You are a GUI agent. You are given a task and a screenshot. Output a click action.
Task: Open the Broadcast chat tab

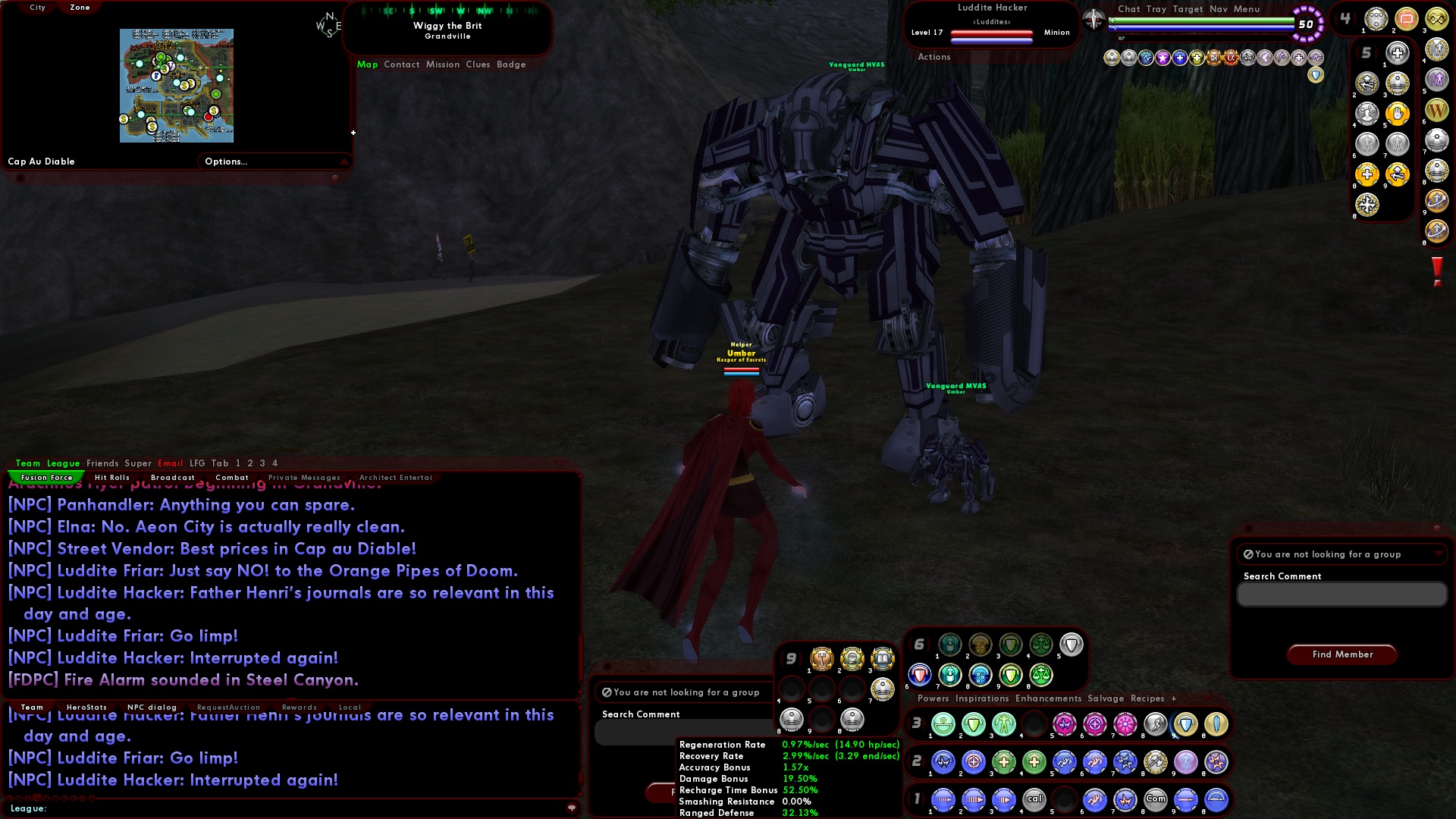click(173, 477)
